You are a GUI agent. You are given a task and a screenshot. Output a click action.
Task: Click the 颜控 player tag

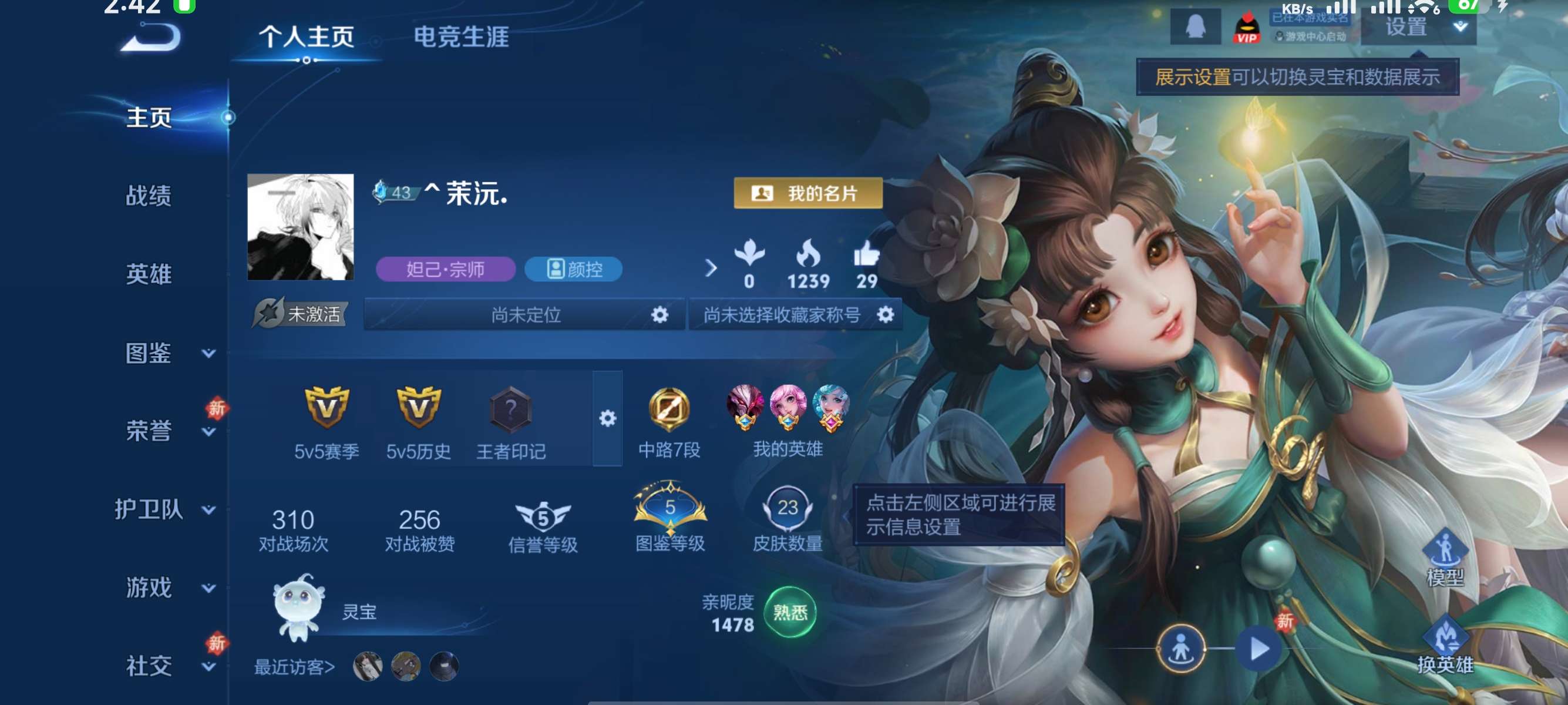573,270
